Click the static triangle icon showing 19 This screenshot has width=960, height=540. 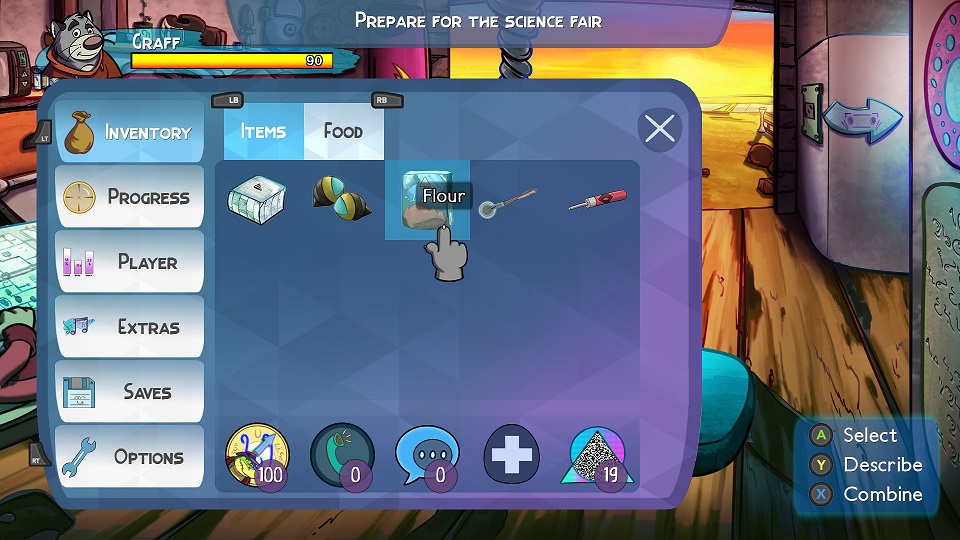(x=597, y=457)
